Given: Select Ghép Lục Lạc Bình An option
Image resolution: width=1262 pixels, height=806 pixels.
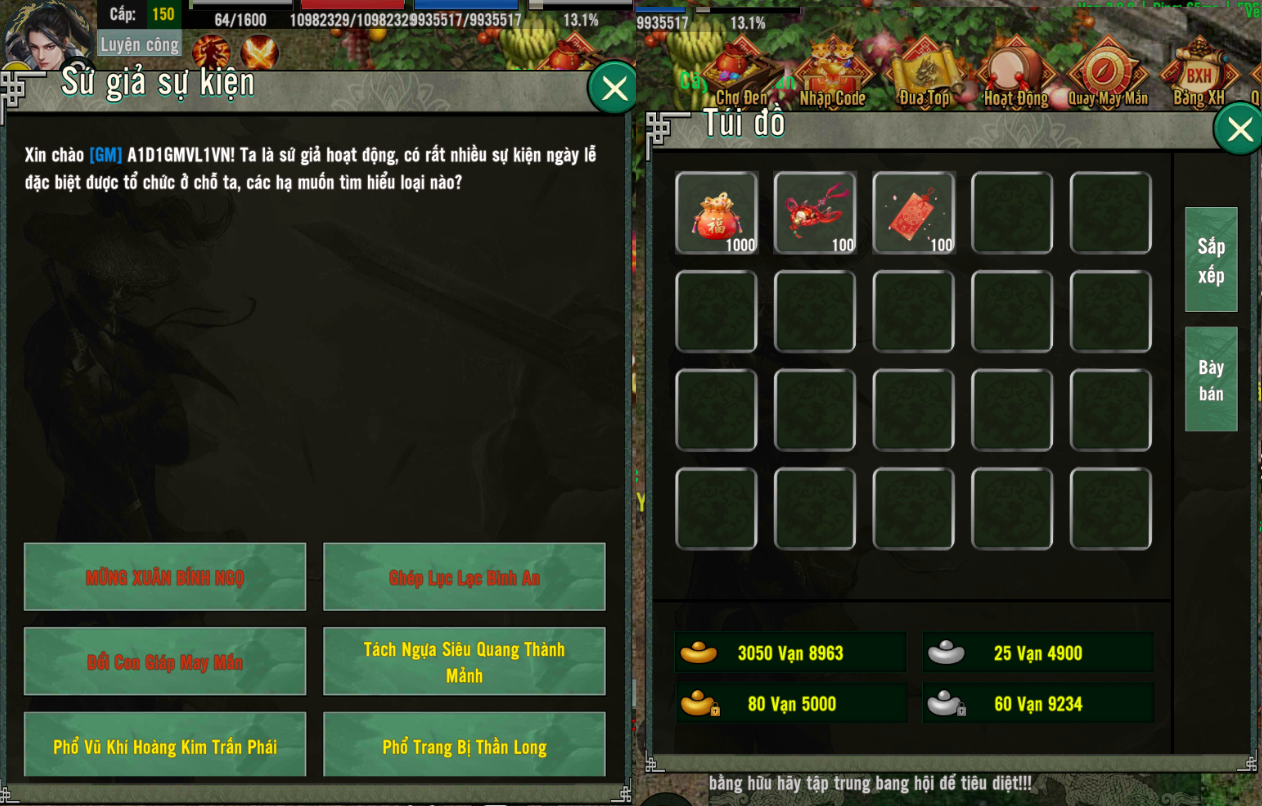Looking at the screenshot, I should (x=464, y=577).
